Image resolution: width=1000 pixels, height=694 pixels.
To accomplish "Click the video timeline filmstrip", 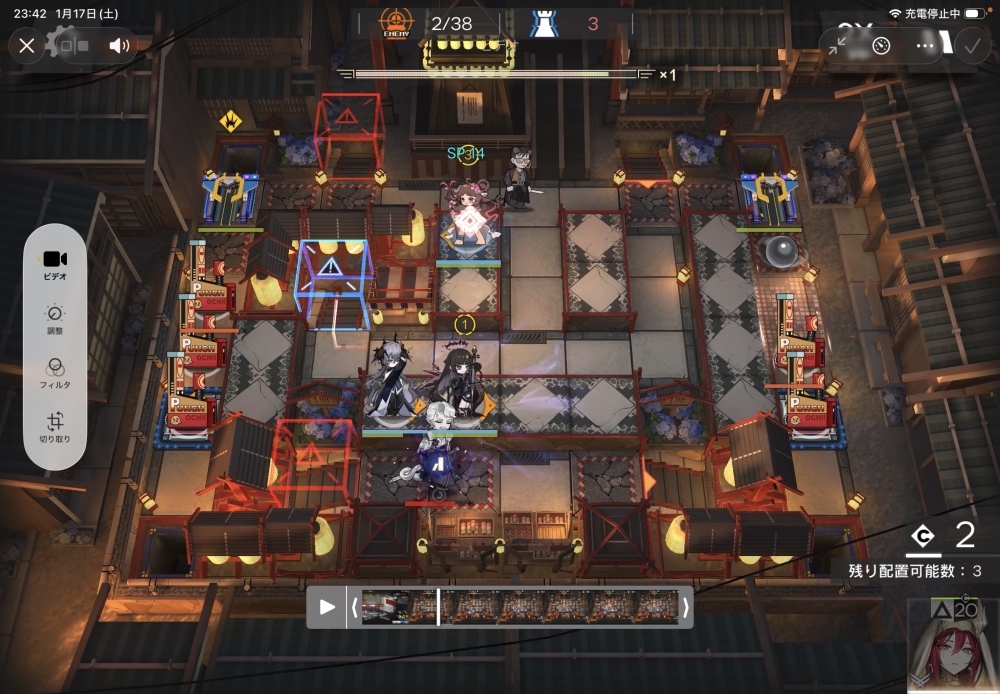I will pos(520,607).
